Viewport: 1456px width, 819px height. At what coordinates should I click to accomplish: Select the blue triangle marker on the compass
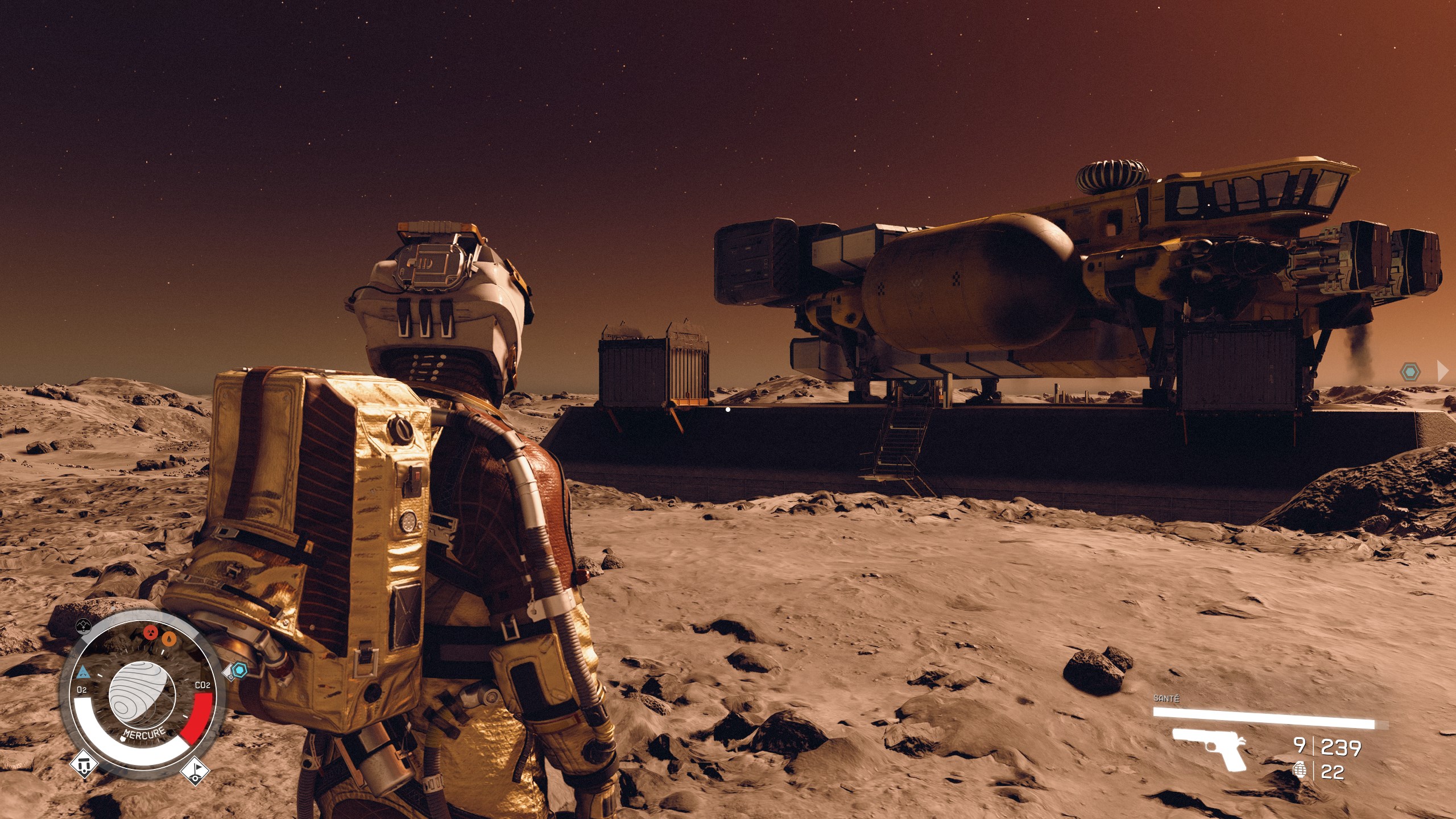[83, 673]
